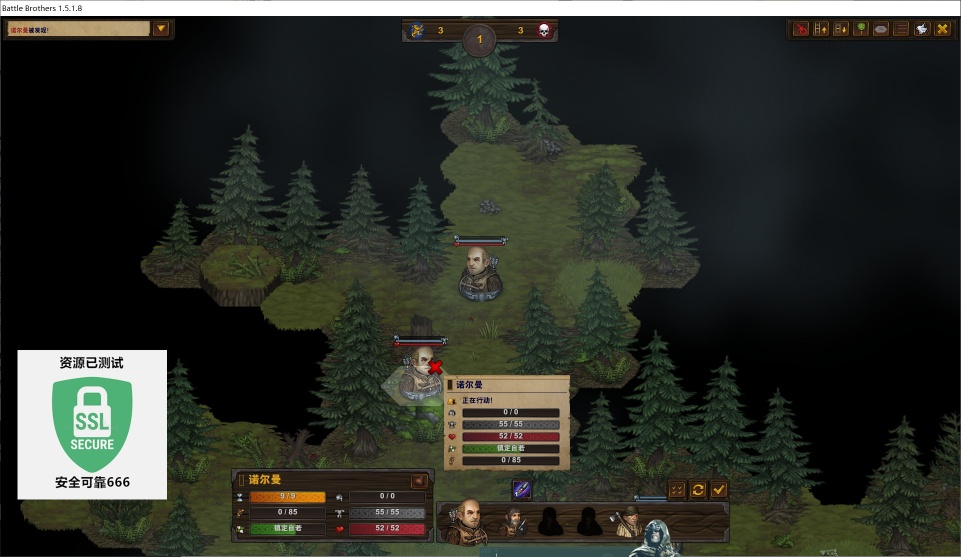Select the bald archer portrait in turn order
The width and height of the screenshot is (961, 557).
tap(465, 520)
